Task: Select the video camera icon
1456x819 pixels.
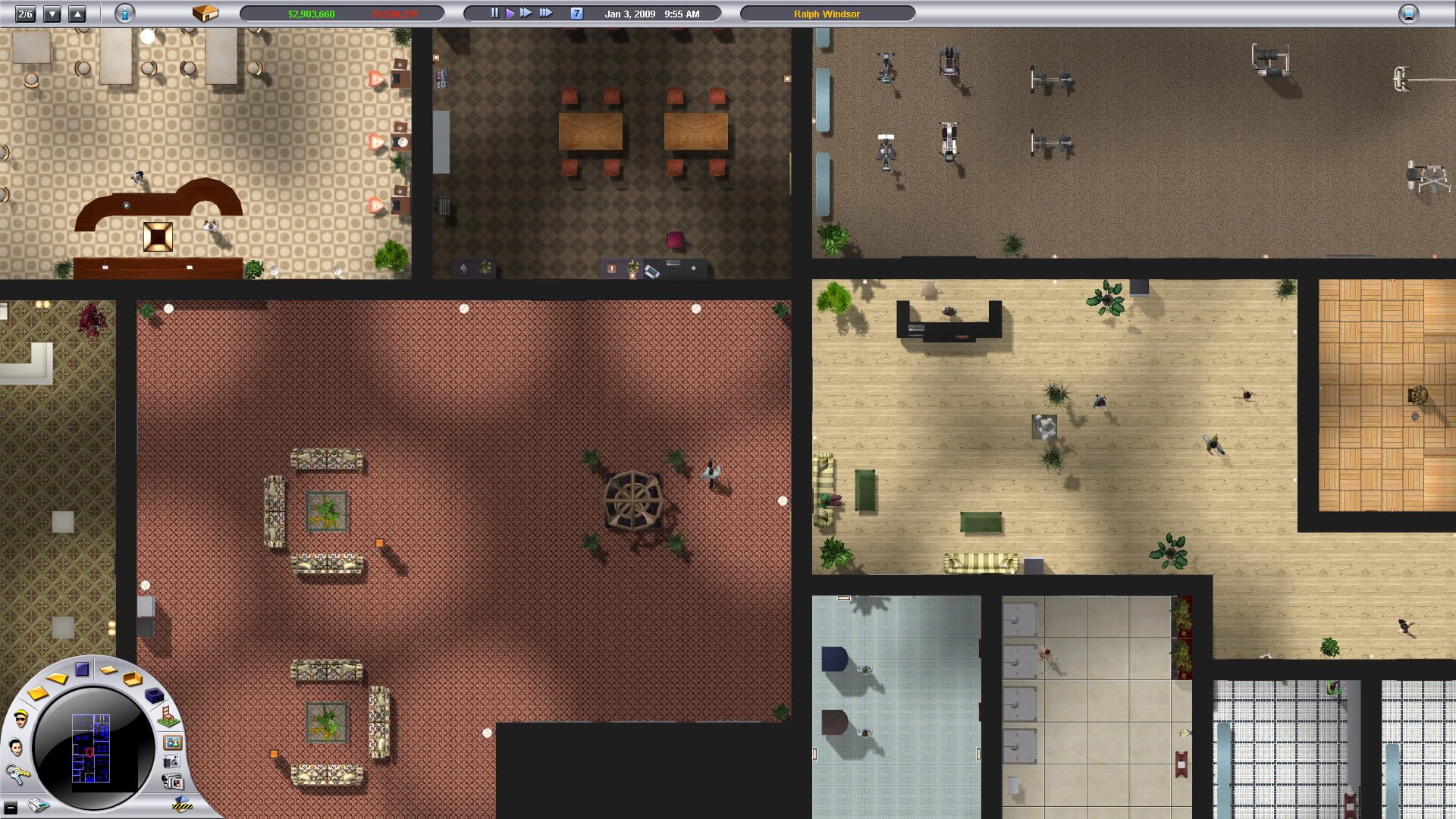Action: [x=173, y=780]
